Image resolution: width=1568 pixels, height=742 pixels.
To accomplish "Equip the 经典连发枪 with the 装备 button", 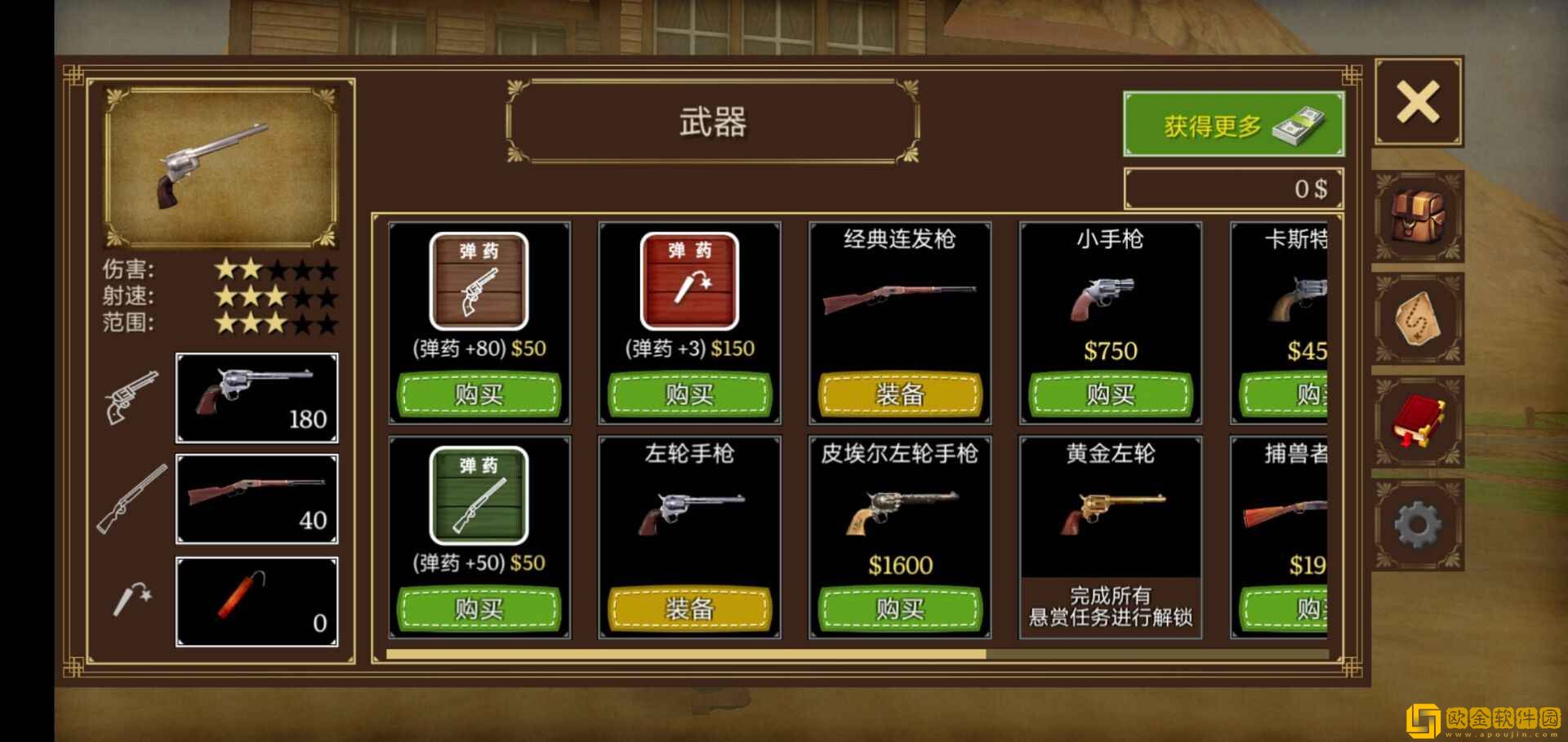I will click(899, 395).
